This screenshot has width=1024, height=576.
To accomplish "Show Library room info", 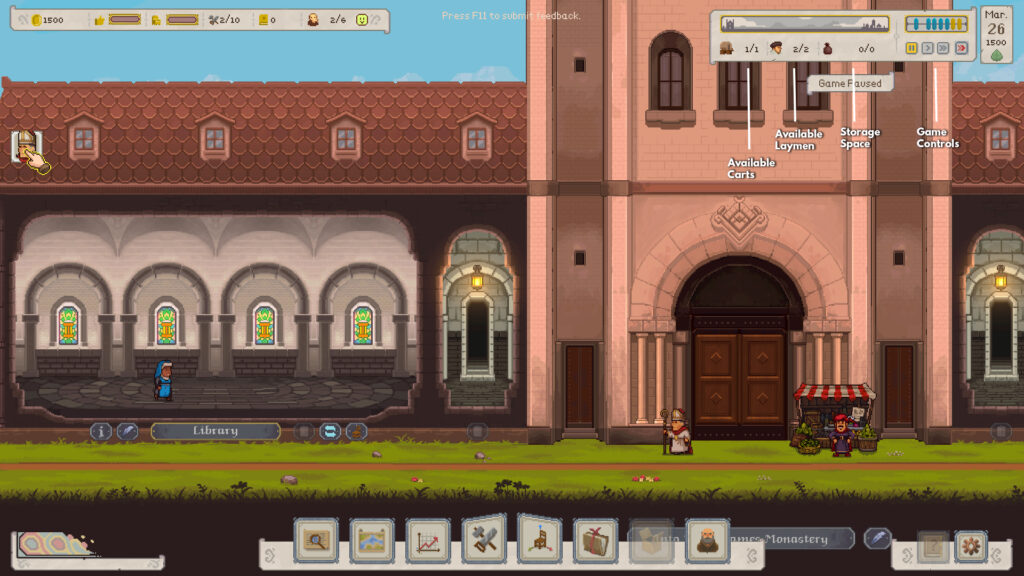I will pos(101,431).
